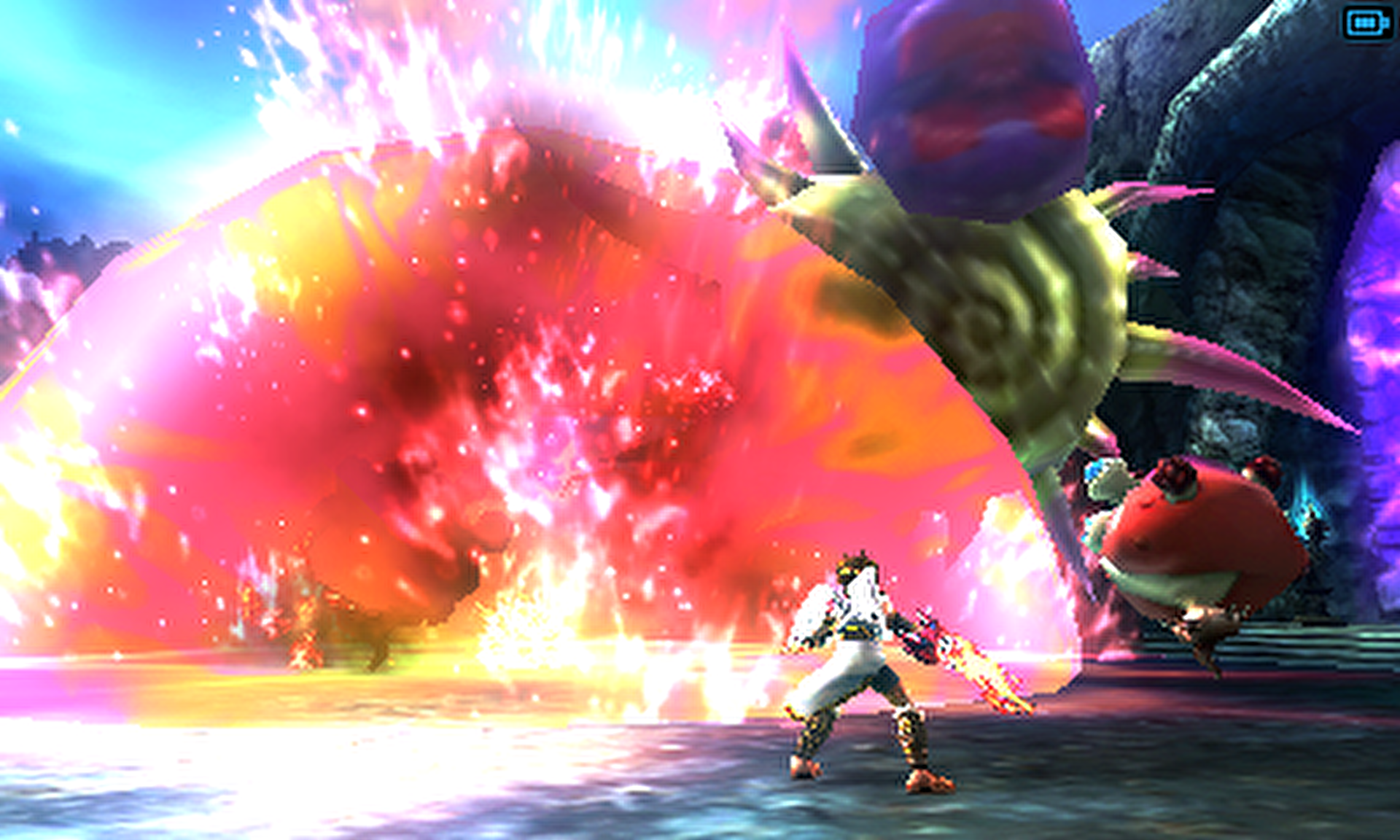Click the battery indicator icon

pos(1366,24)
